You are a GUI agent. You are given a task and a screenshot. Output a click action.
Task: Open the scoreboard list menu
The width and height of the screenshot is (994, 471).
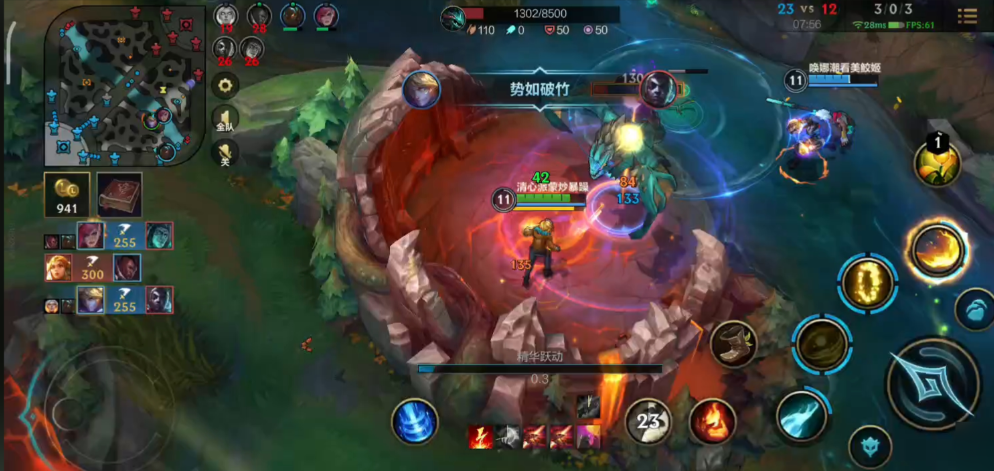click(x=966, y=16)
